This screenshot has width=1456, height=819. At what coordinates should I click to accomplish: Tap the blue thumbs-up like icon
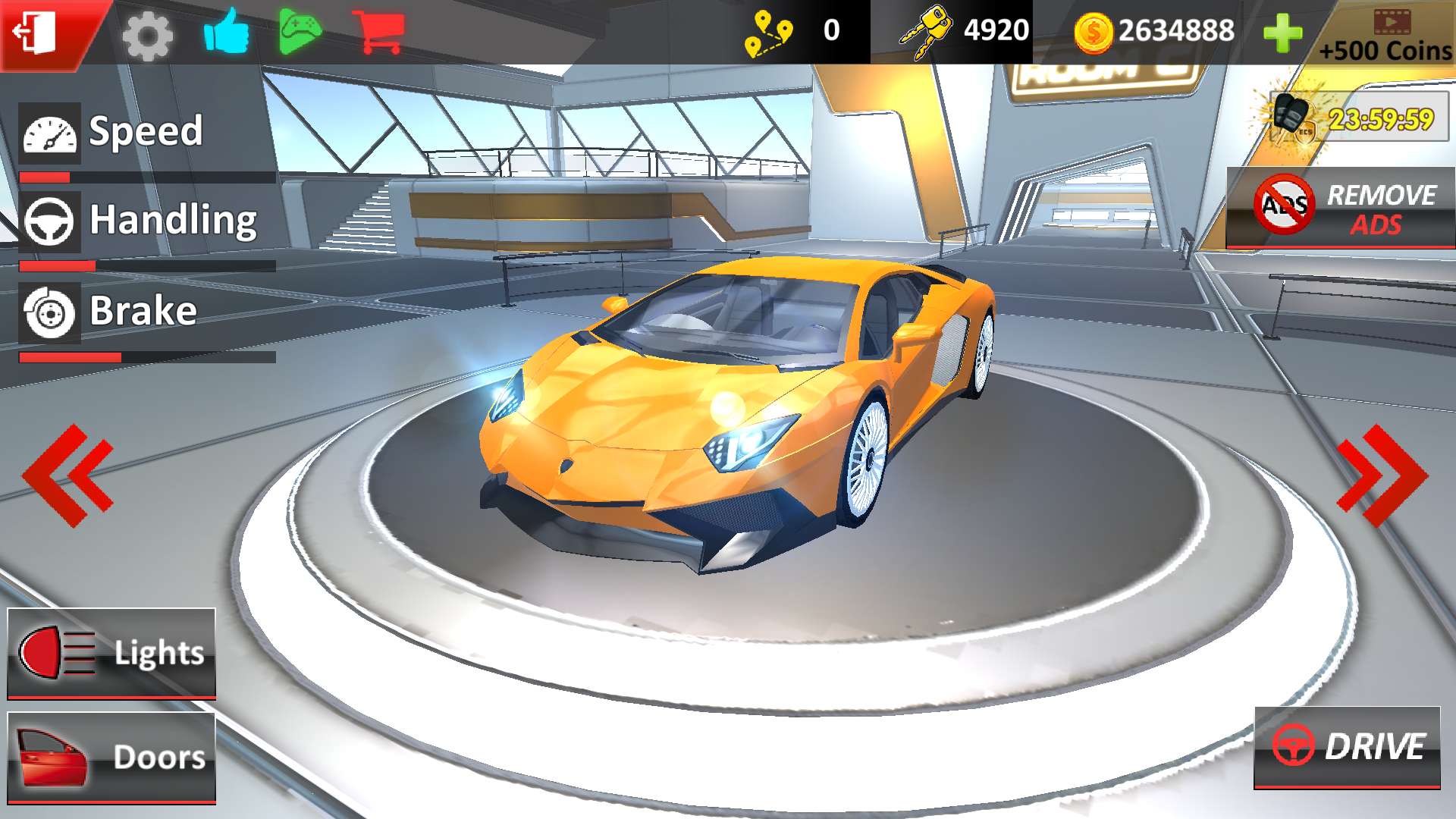point(226,32)
